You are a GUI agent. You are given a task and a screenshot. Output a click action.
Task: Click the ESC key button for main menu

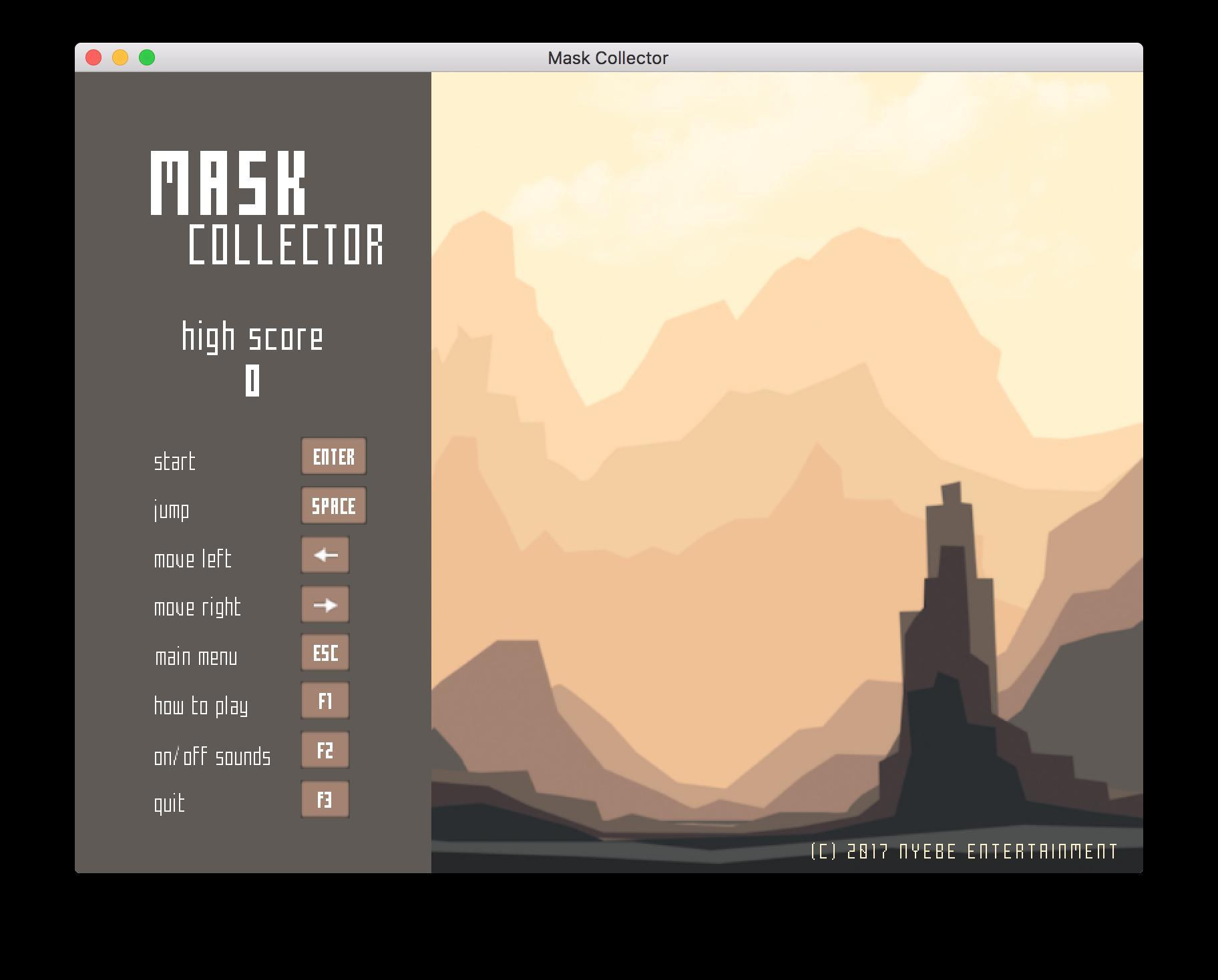coord(325,653)
